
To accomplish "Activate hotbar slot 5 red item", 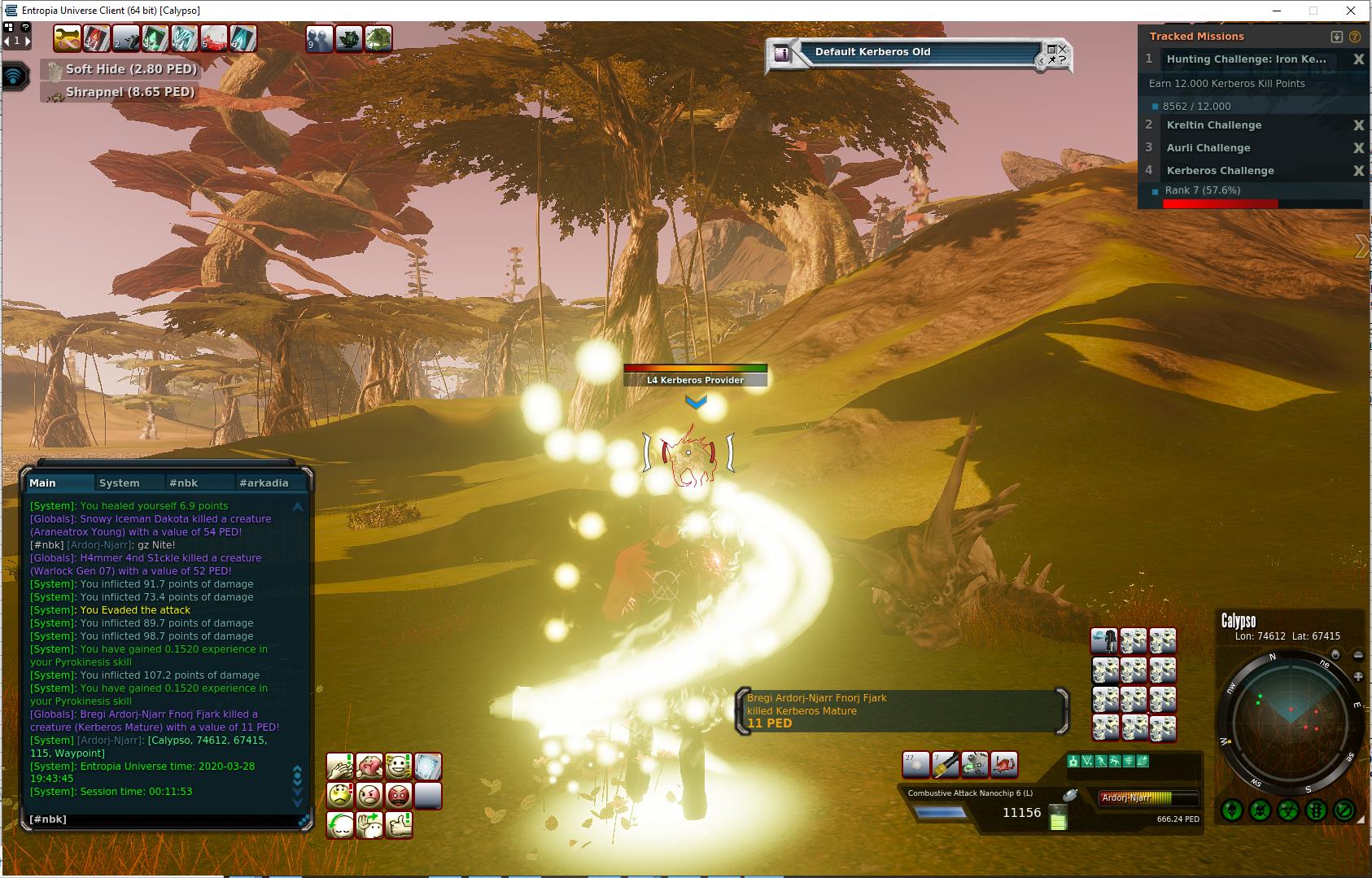I will pos(214,38).
